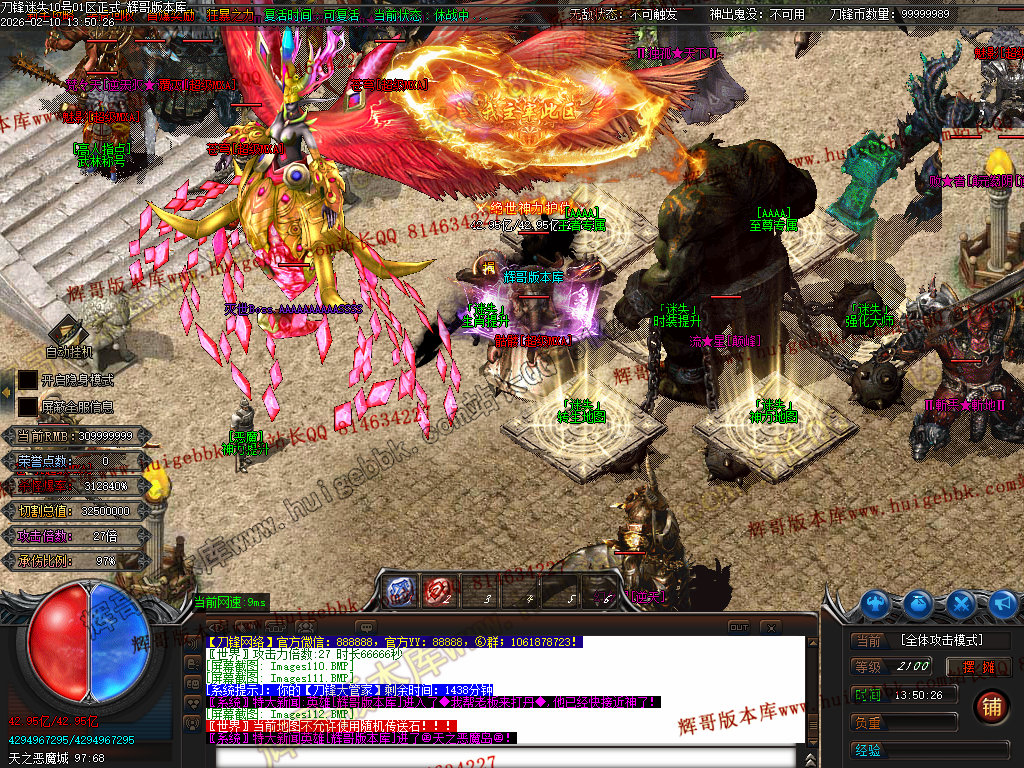Use the blue rune skill in hotbar slot one
The width and height of the screenshot is (1024, 768).
tap(401, 592)
